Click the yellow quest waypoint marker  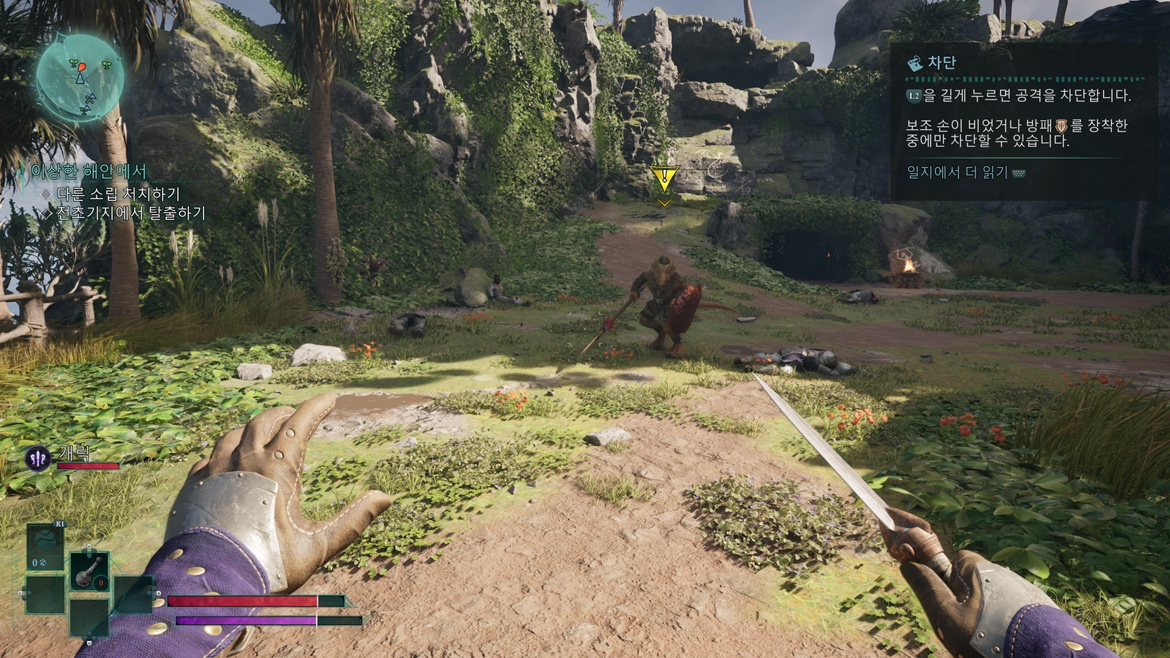point(664,179)
